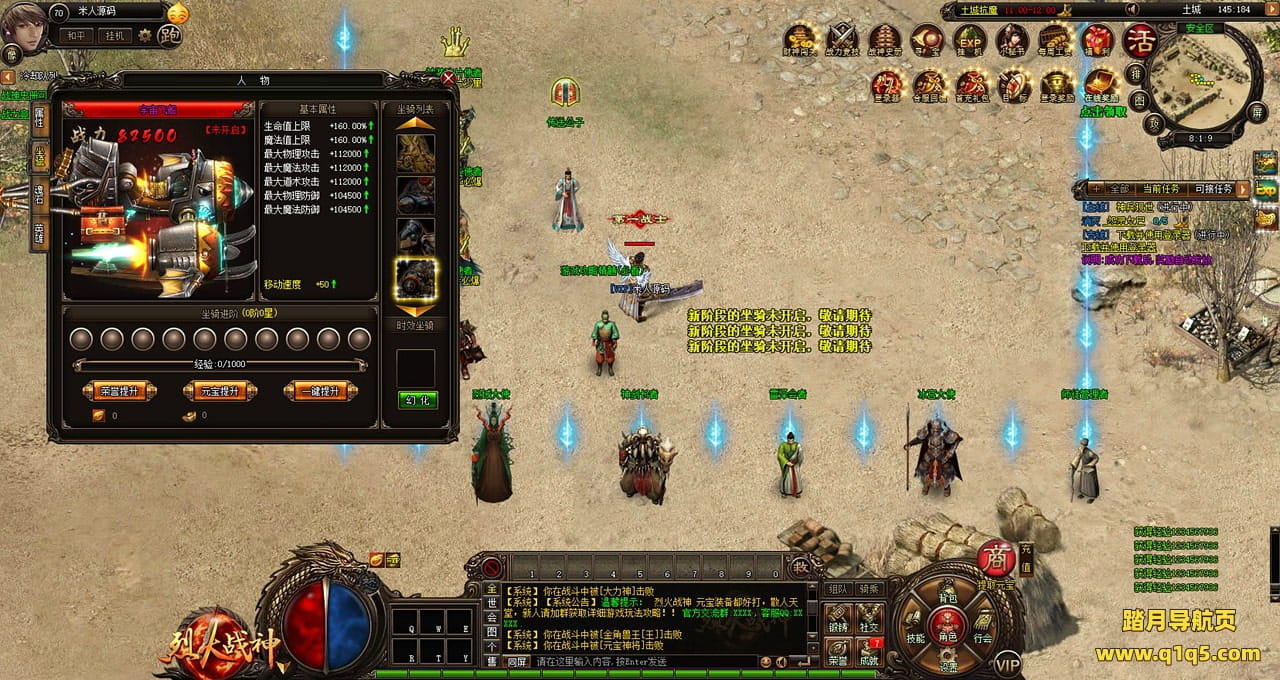This screenshot has height=680, width=1280.
Task: Select the highlighted mount thumbnail in list
Action: [x=416, y=279]
